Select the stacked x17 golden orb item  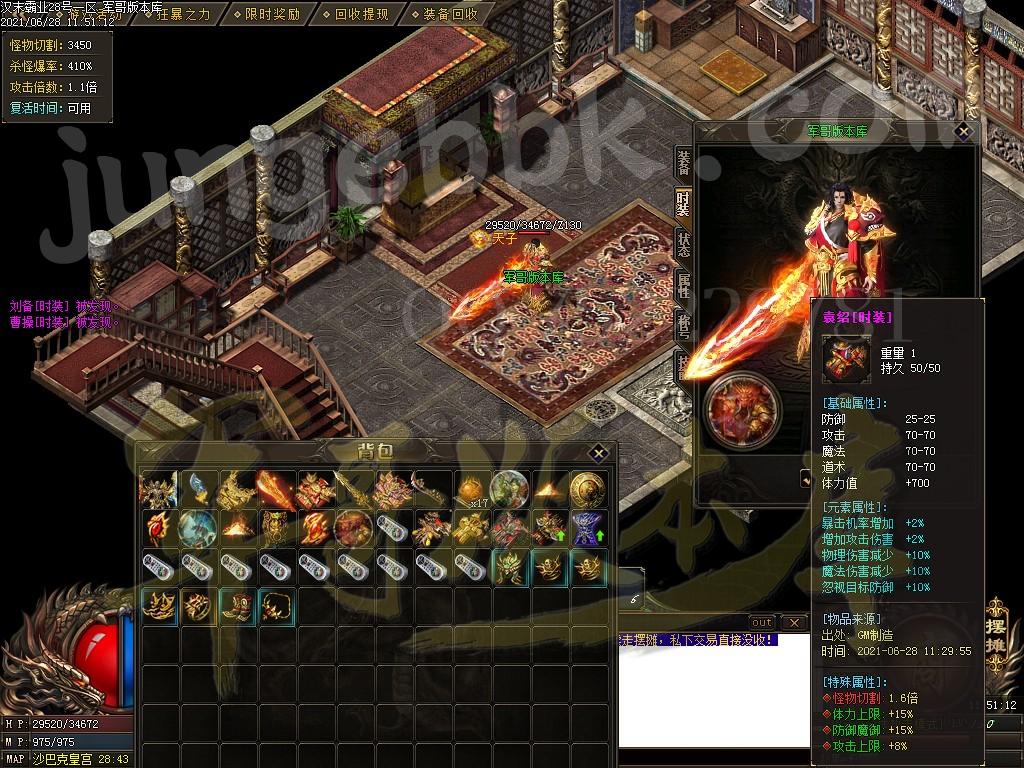click(x=471, y=489)
